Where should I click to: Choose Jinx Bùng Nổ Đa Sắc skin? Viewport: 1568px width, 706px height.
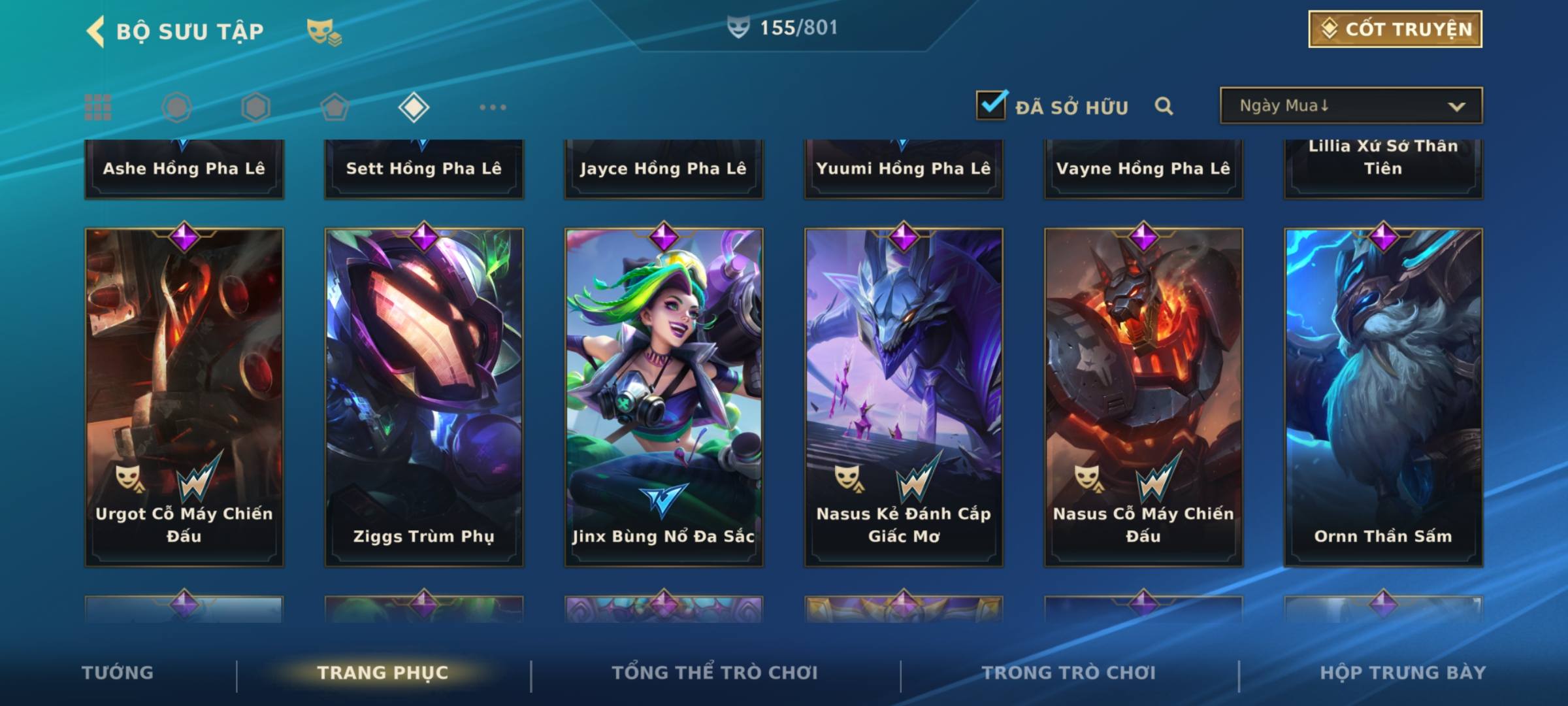pyautogui.click(x=664, y=396)
